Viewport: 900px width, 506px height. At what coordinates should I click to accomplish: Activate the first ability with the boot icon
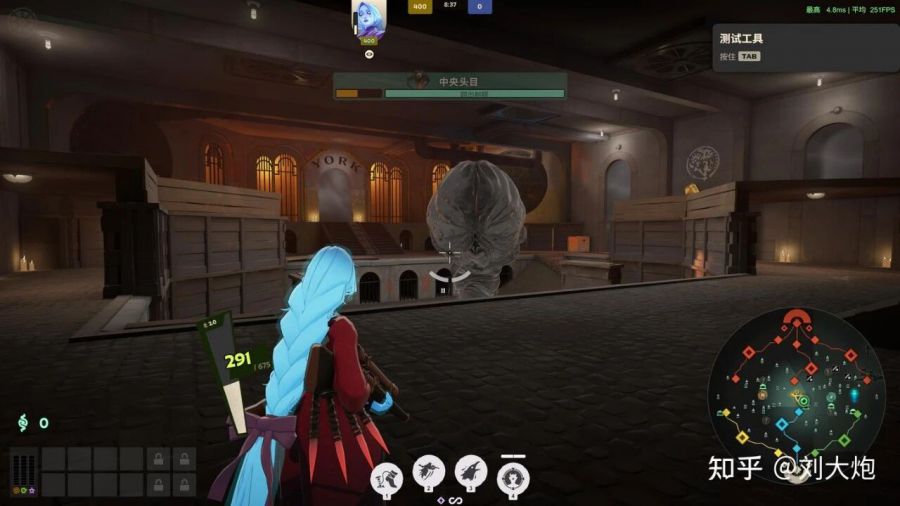386,474
